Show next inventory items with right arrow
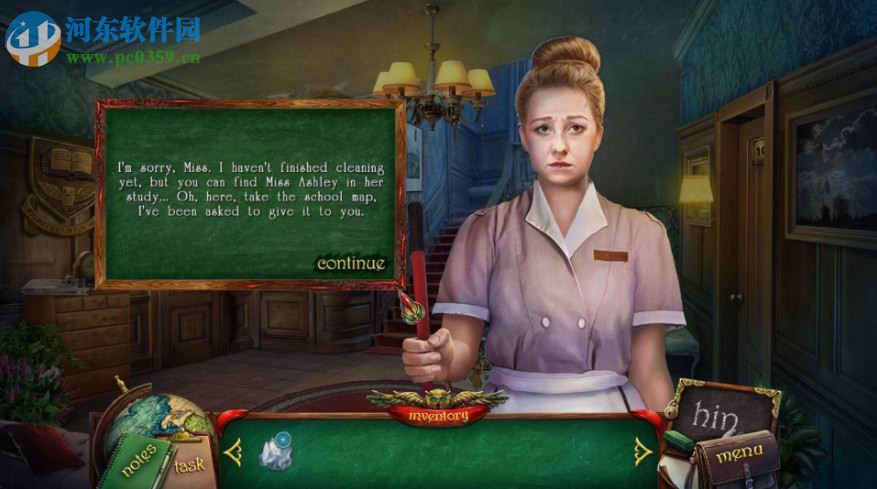 (x=640, y=452)
